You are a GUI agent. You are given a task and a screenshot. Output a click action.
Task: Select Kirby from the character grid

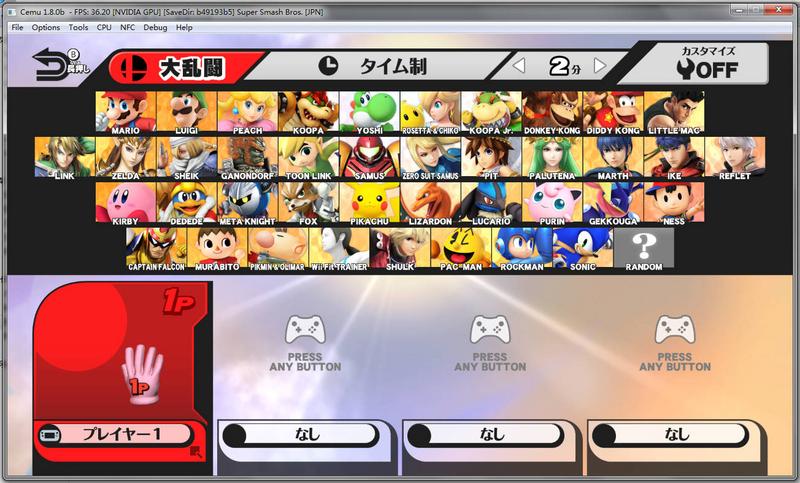click(126, 203)
